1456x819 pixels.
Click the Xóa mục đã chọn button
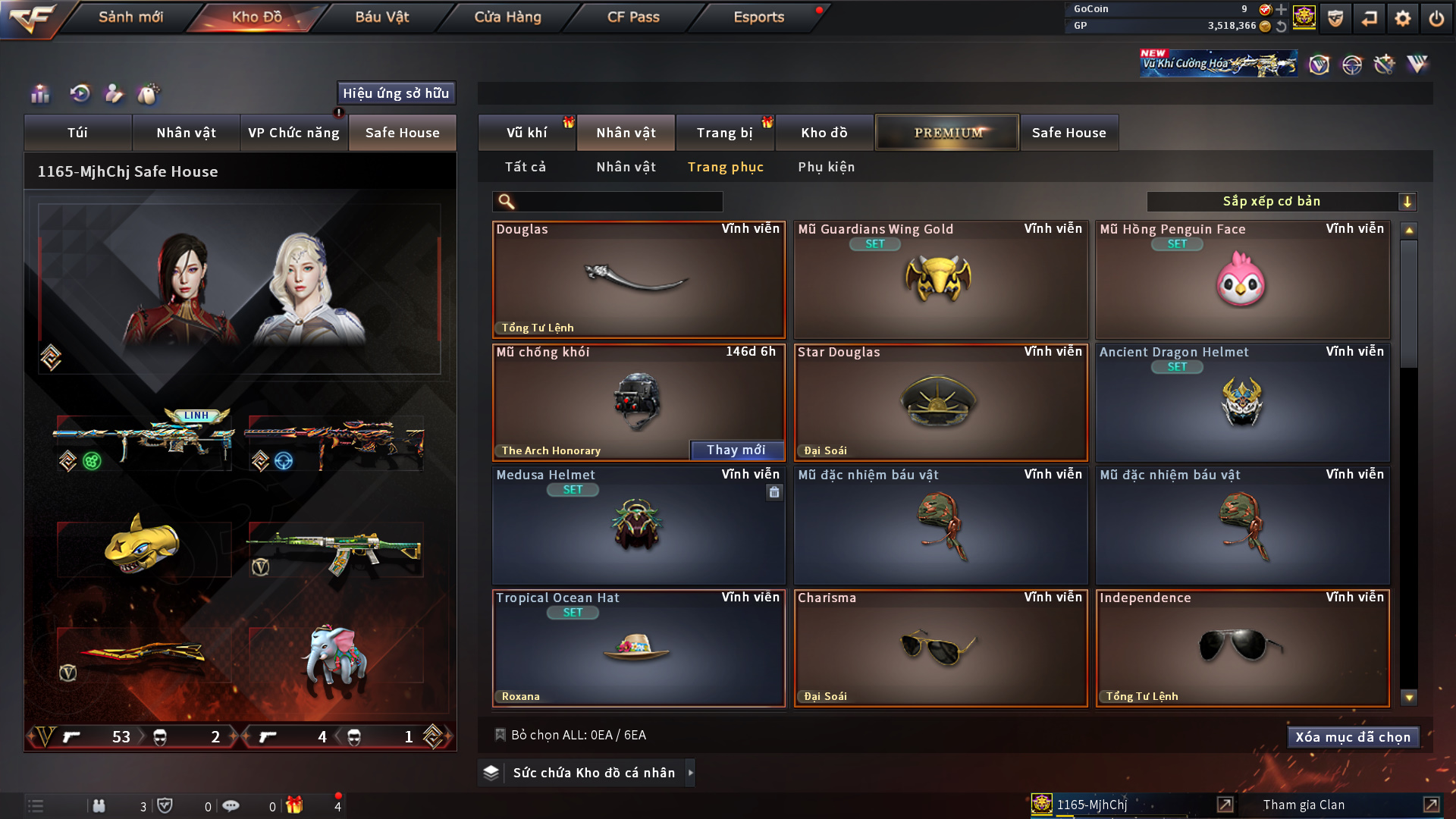1352,737
